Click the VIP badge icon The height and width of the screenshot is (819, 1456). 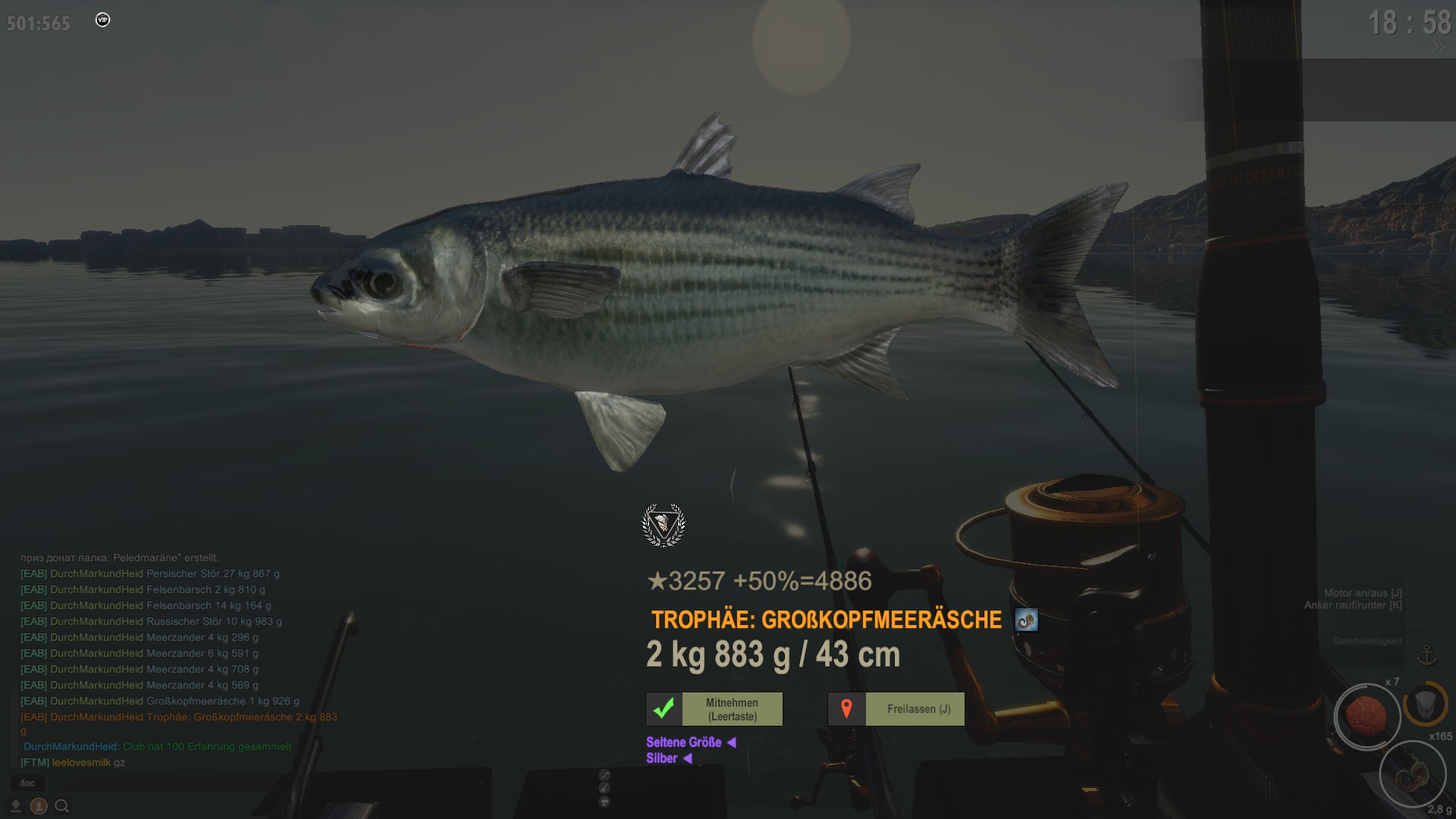103,20
